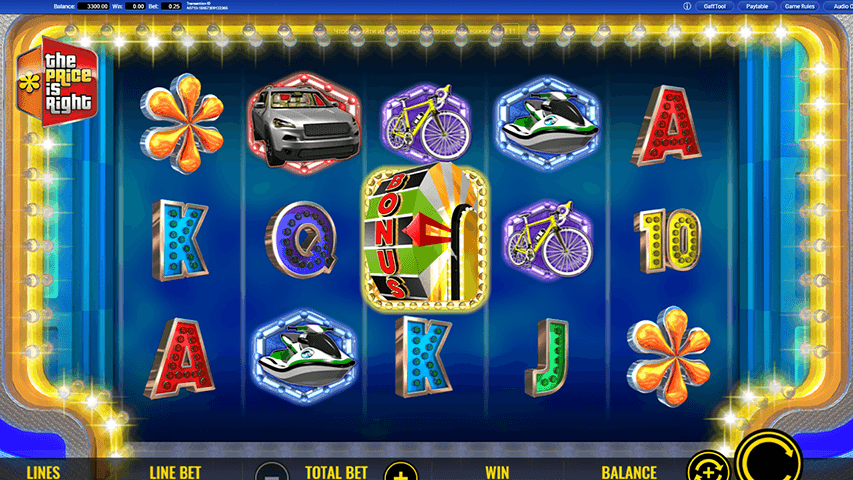Screen dimensions: 853x480
Task: Open the autospin button
Action: (x=708, y=468)
